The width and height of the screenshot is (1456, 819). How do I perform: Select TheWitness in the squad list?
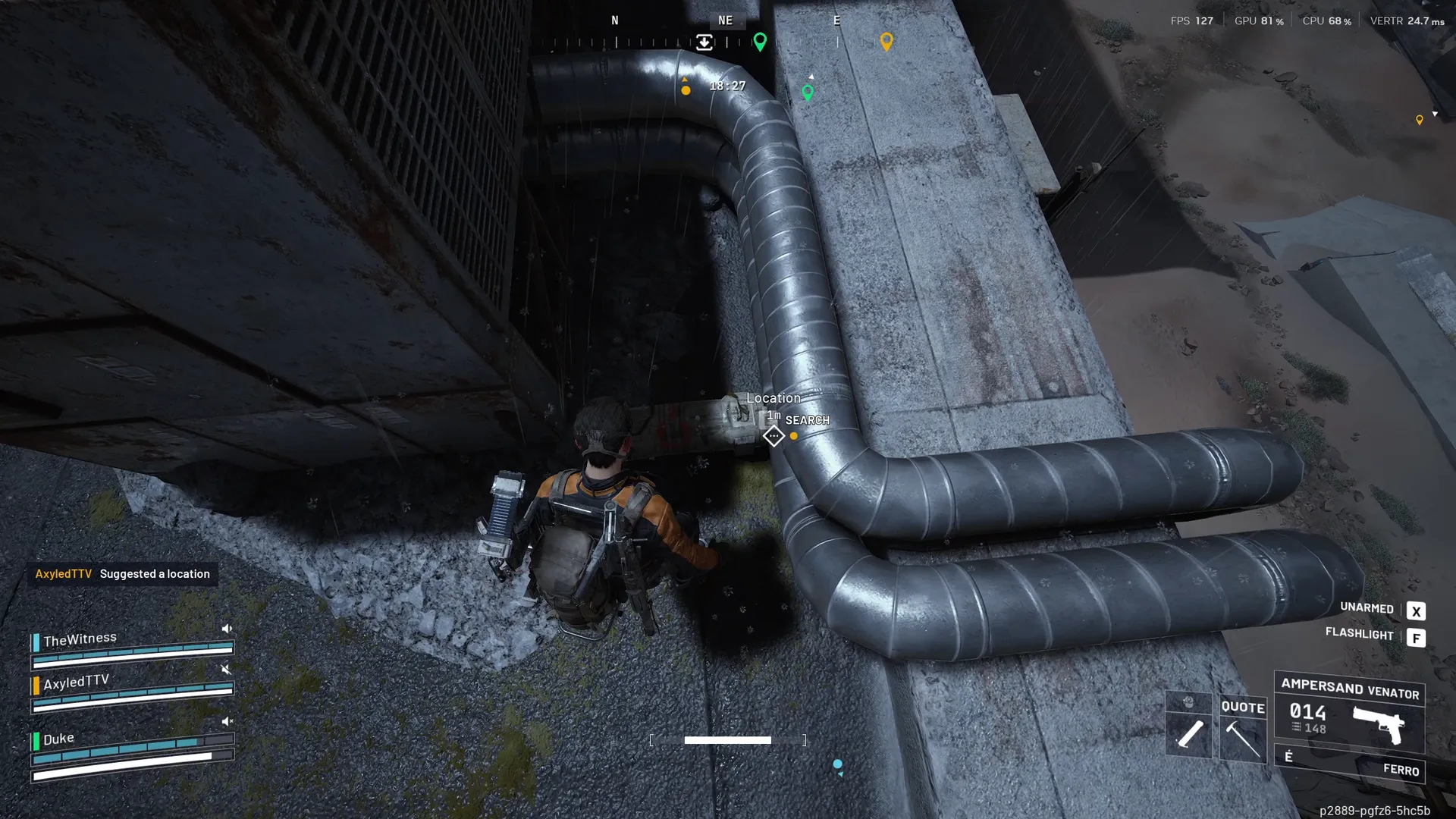click(x=80, y=640)
